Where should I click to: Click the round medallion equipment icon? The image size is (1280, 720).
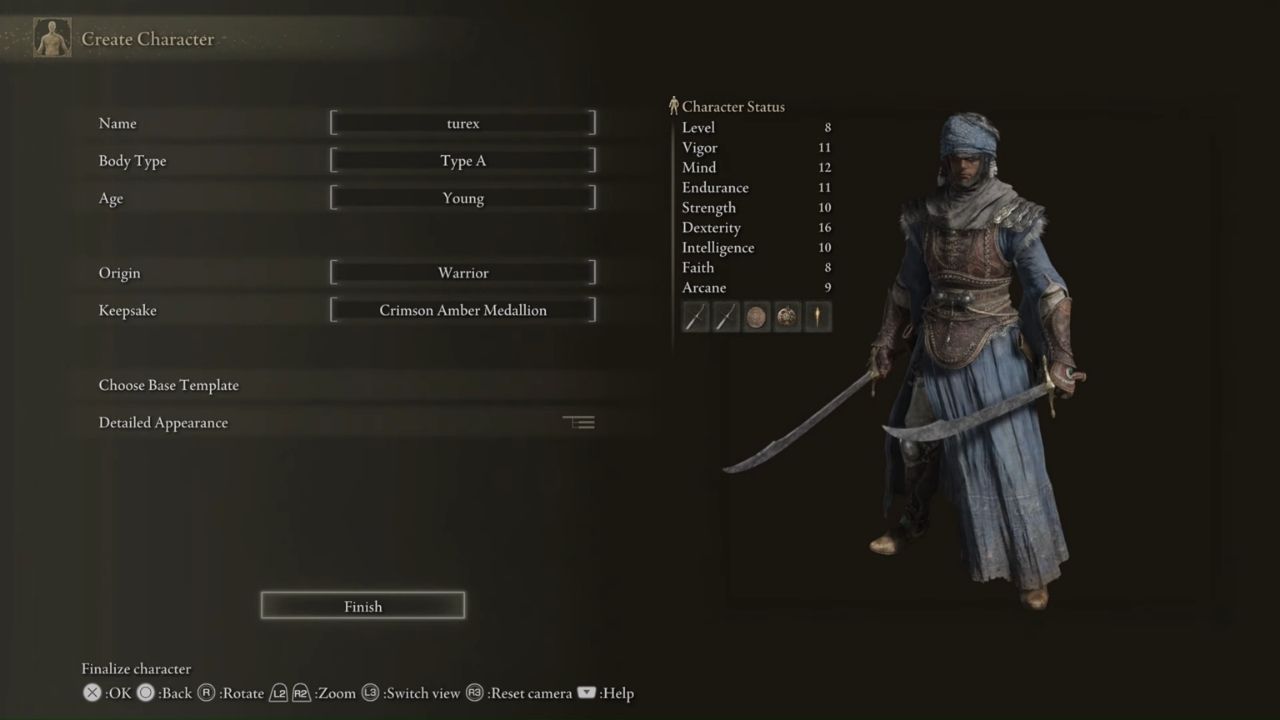point(756,316)
